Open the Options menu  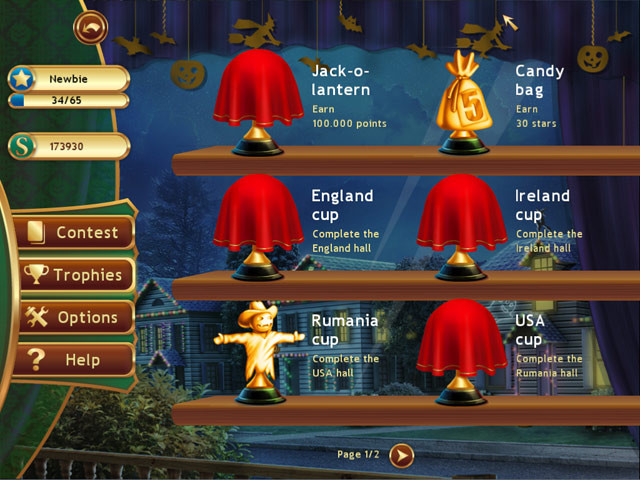[76, 317]
